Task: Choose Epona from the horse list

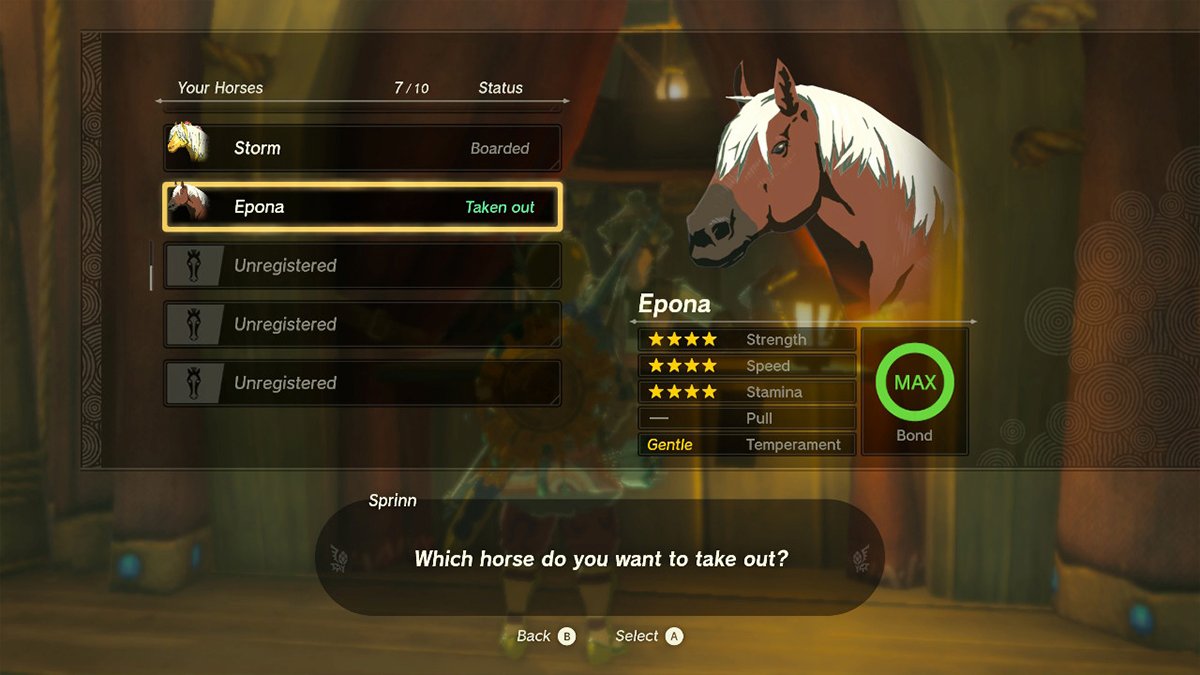Action: 362,207
